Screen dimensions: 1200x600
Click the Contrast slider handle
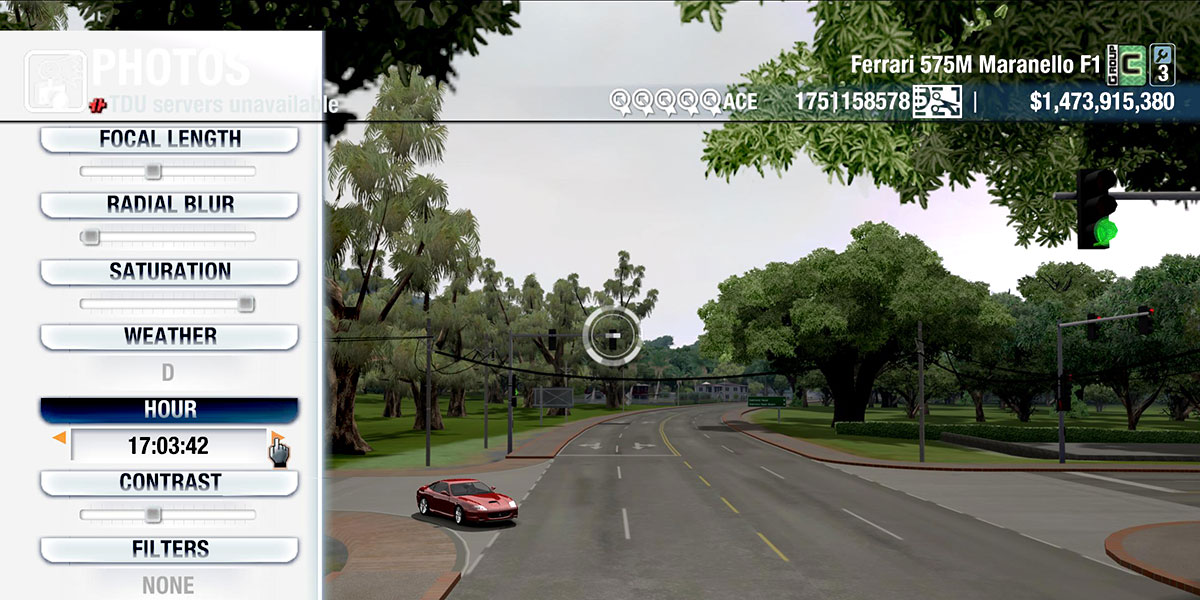(152, 515)
